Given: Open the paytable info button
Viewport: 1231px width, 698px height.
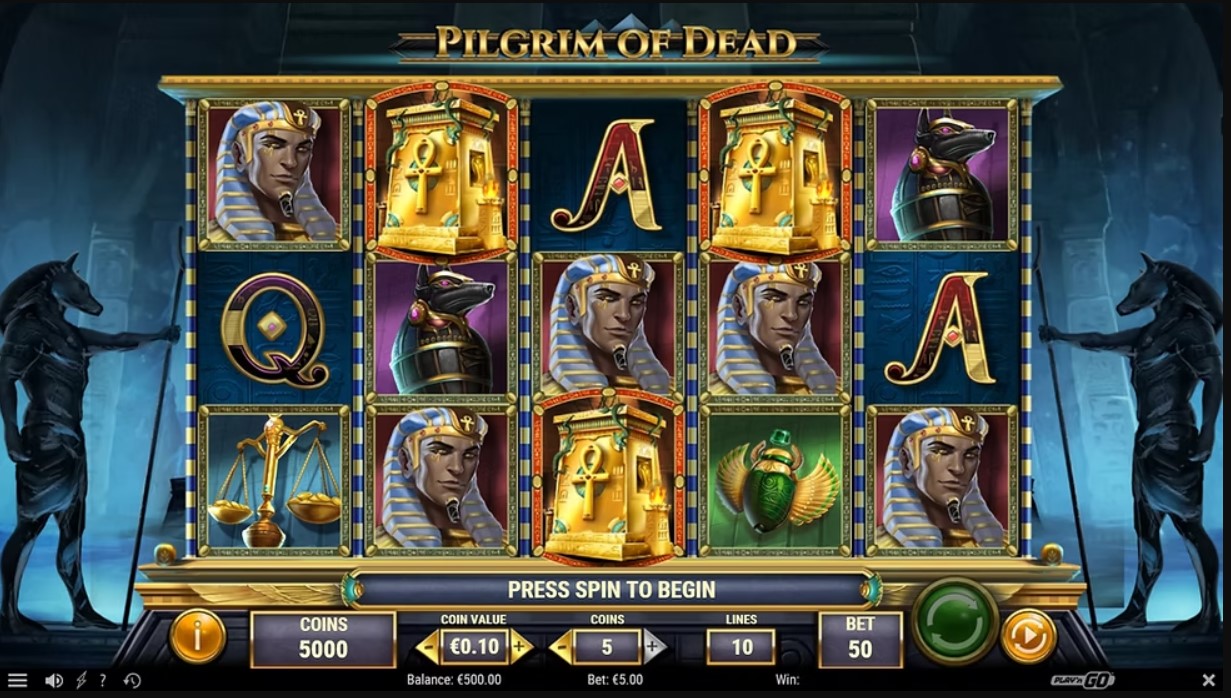Looking at the screenshot, I should coord(197,636).
